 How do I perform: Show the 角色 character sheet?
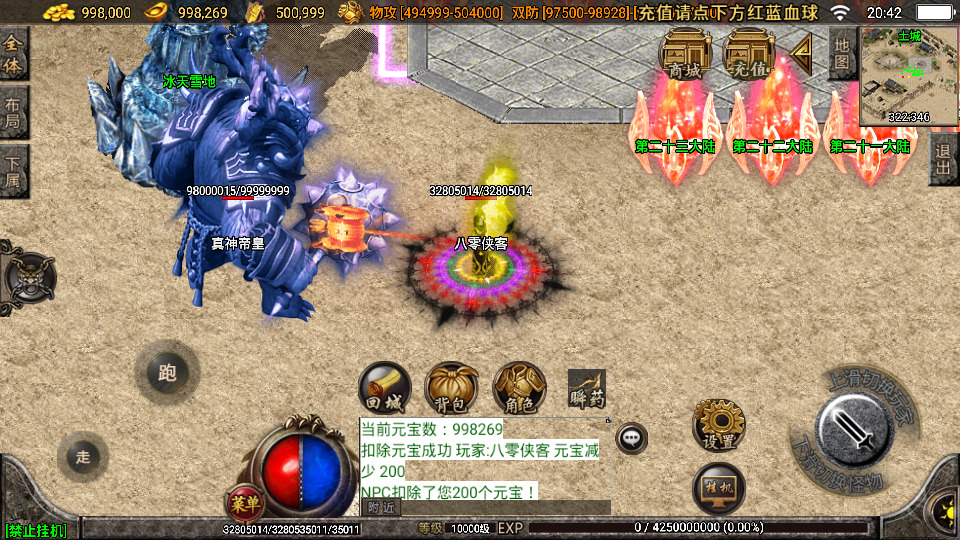pyautogui.click(x=519, y=387)
